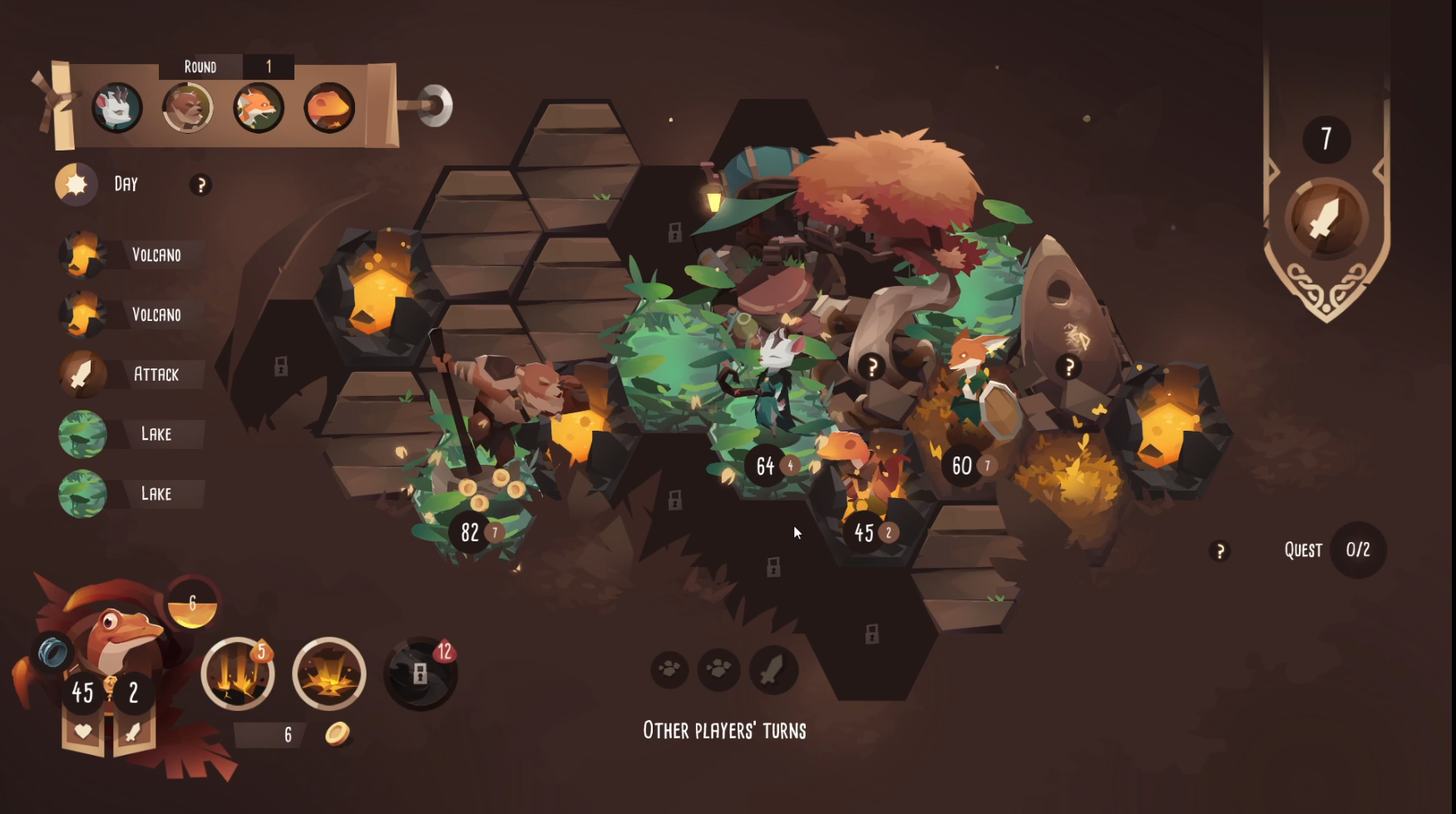This screenshot has height=814, width=1456.
Task: Select the toad portrait in turn order
Action: tap(329, 107)
